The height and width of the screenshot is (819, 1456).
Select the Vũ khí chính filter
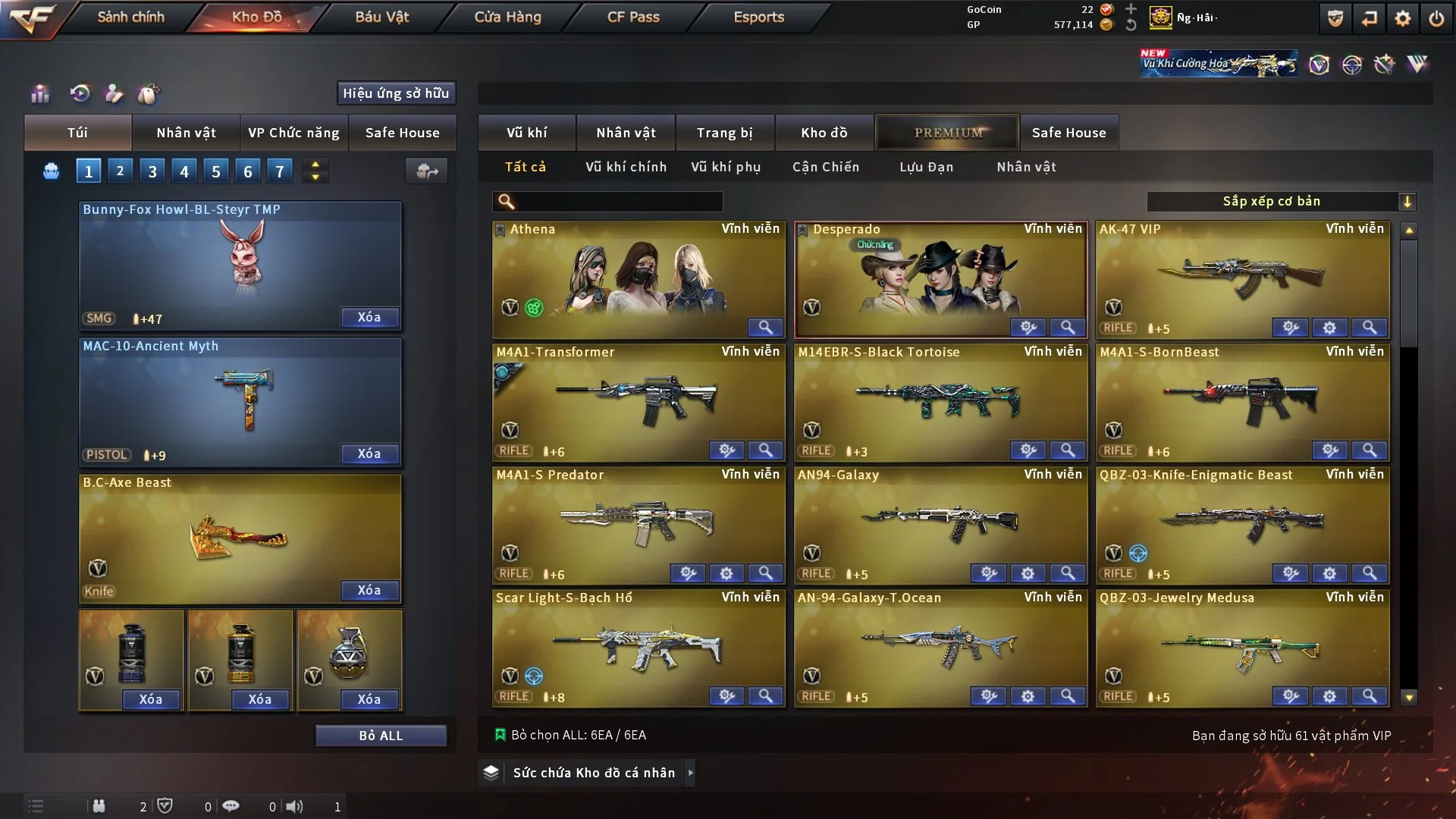[626, 167]
